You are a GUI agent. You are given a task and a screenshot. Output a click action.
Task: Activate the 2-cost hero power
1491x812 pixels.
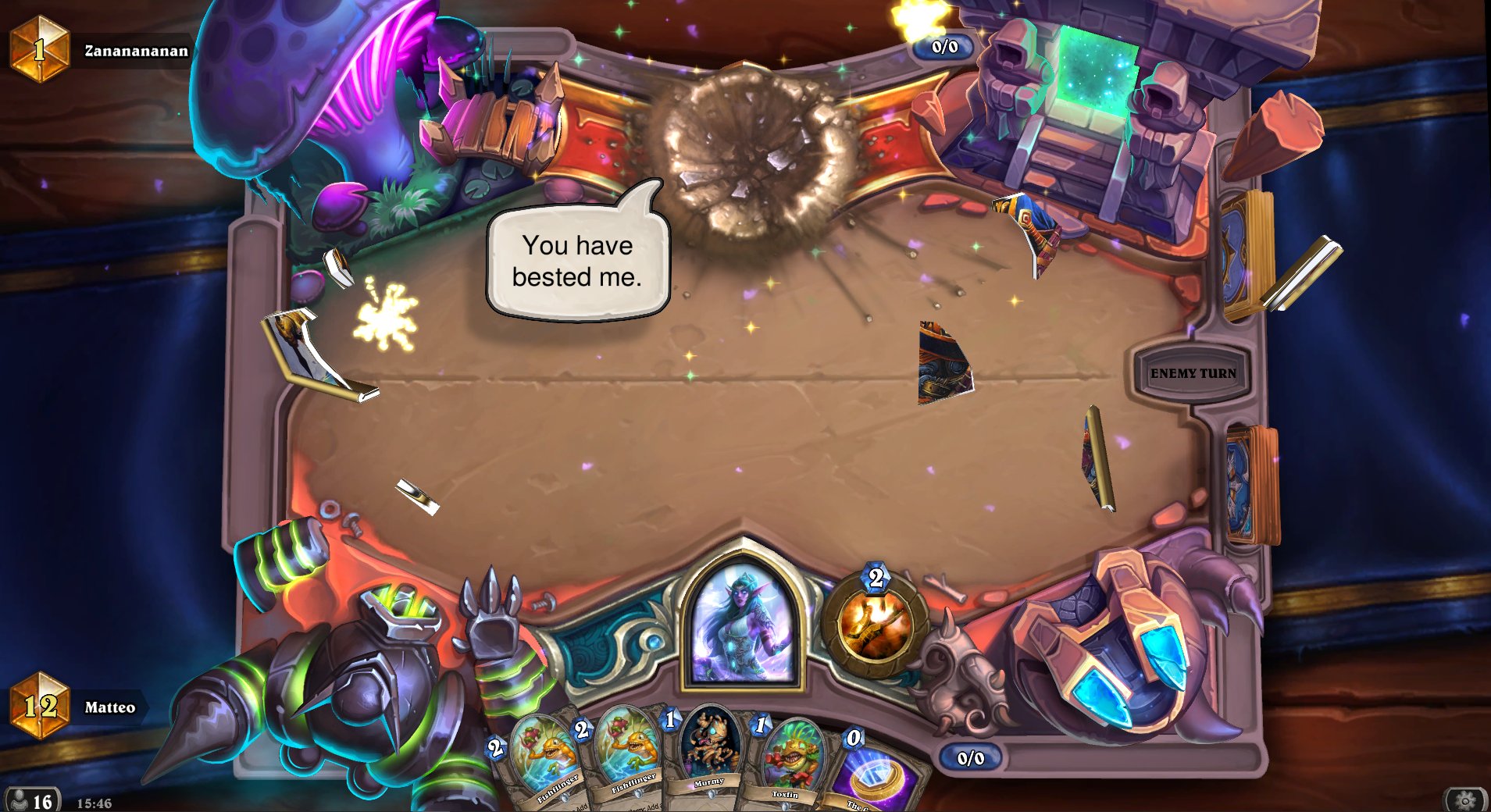[x=875, y=625]
